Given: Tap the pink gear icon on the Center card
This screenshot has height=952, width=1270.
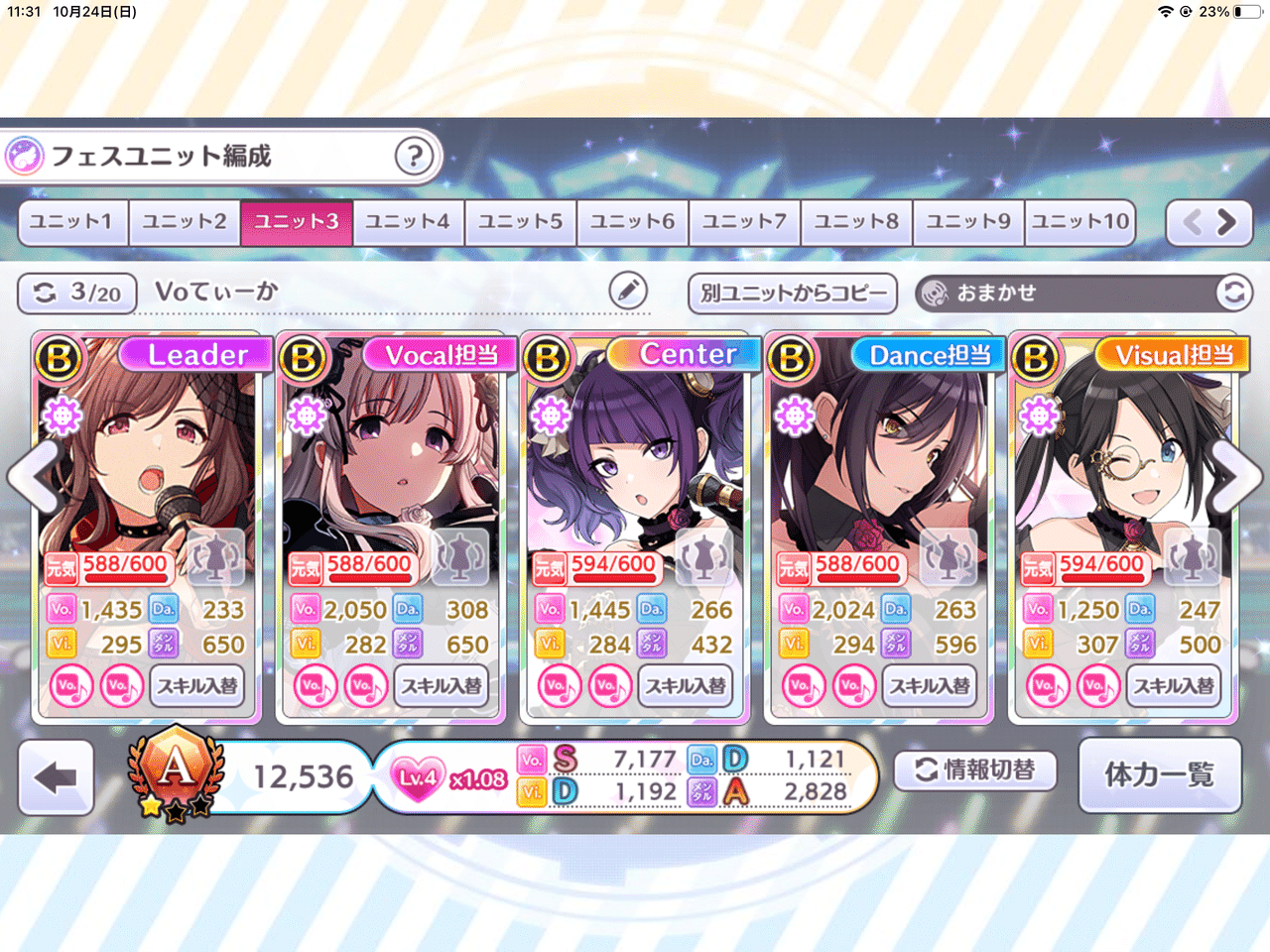Looking at the screenshot, I should point(550,415).
